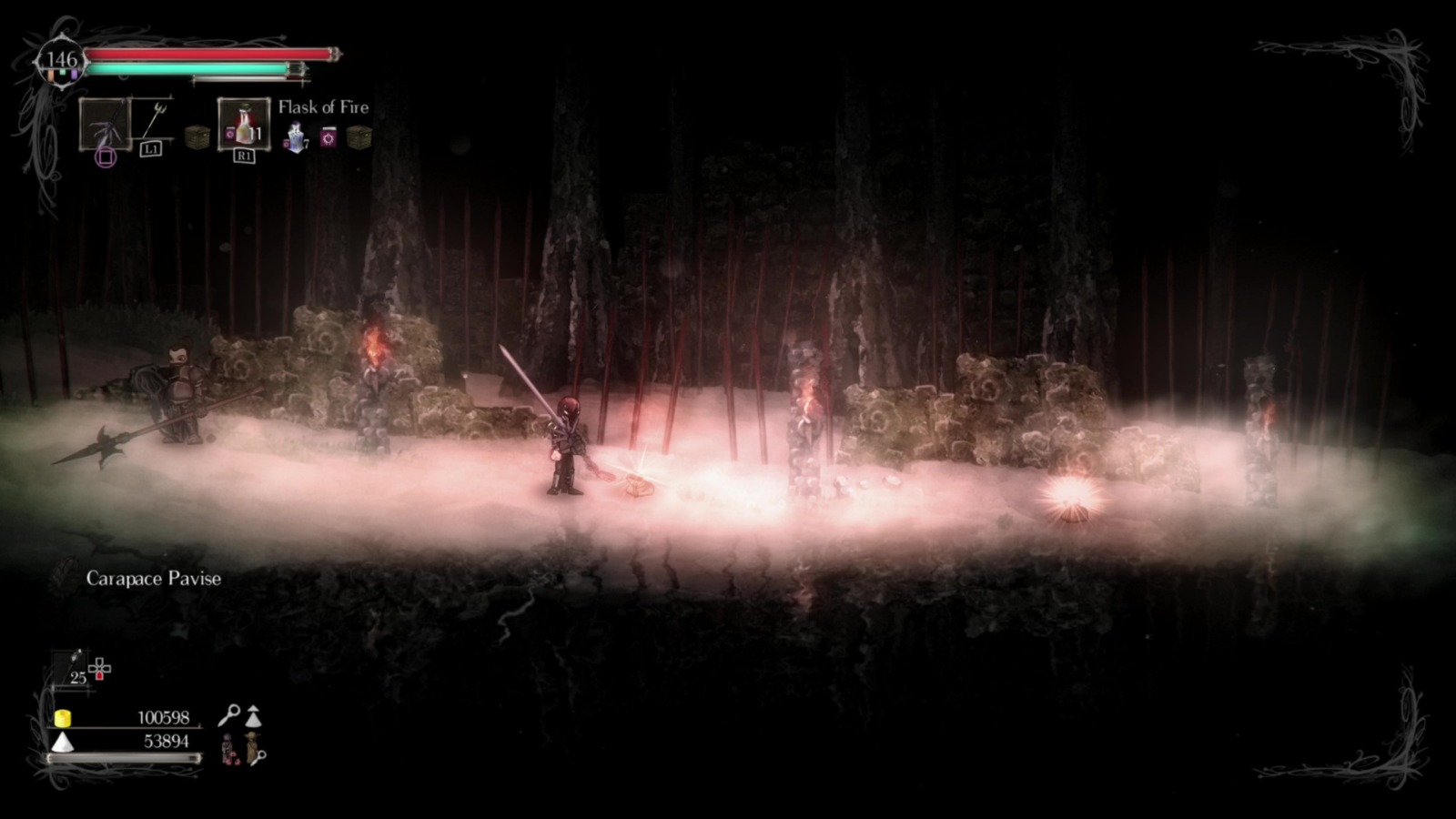Open the wooden chest icon beside the flask slot
Image resolution: width=1456 pixels, height=819 pixels.
click(197, 136)
